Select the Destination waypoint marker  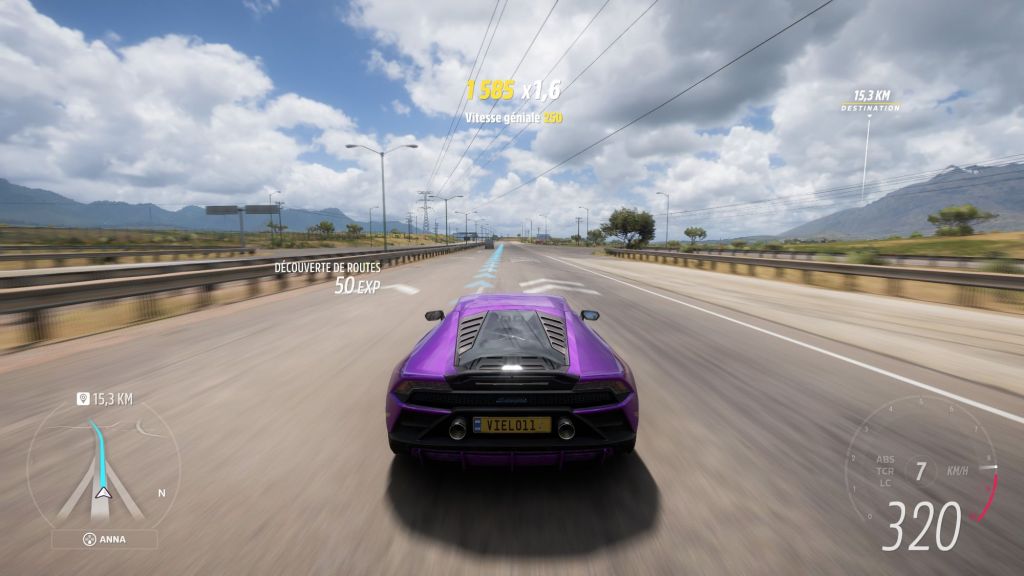click(x=869, y=102)
